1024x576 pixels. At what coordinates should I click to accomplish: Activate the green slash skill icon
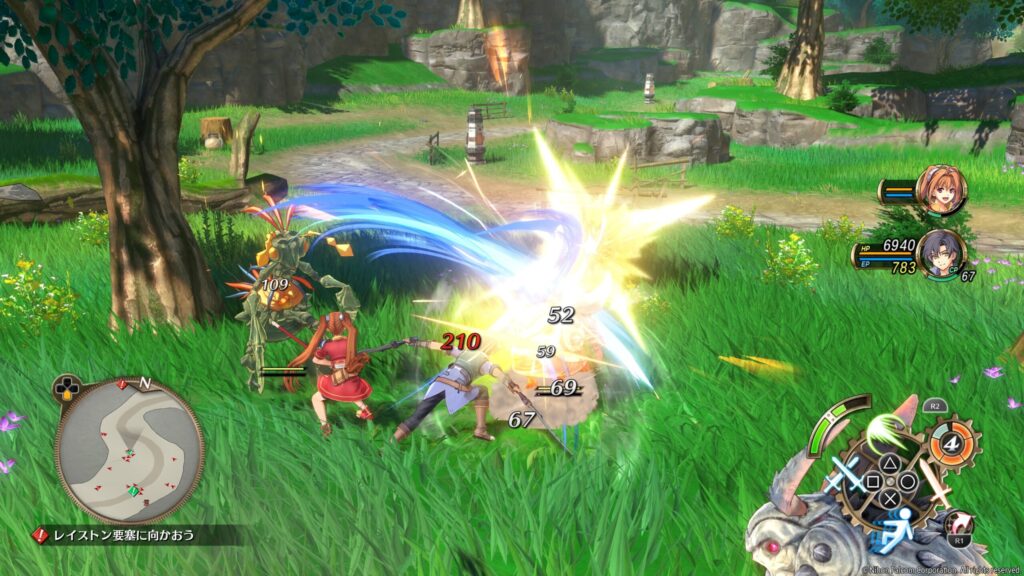tap(885, 435)
